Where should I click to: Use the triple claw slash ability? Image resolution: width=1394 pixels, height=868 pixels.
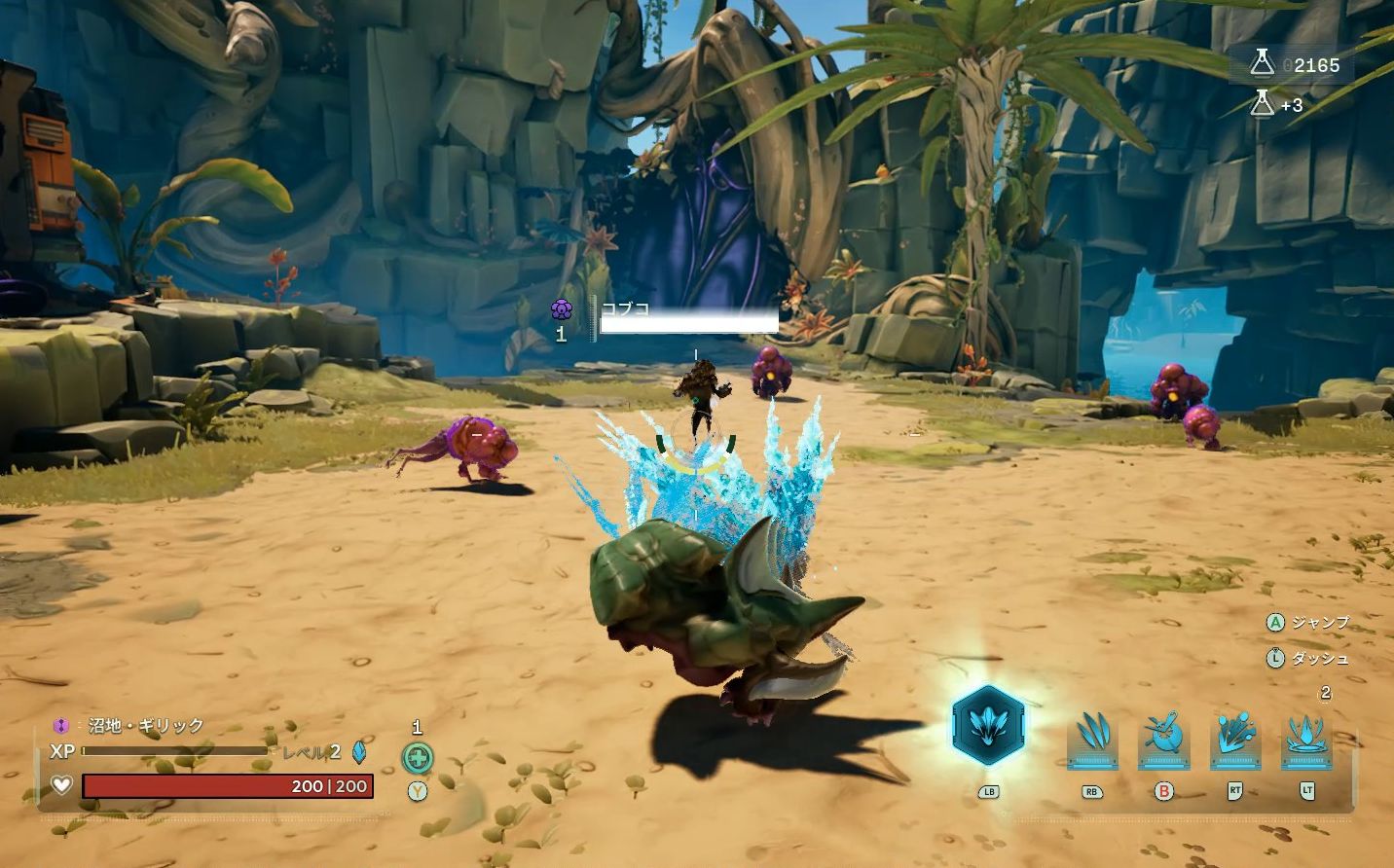(x=1092, y=738)
